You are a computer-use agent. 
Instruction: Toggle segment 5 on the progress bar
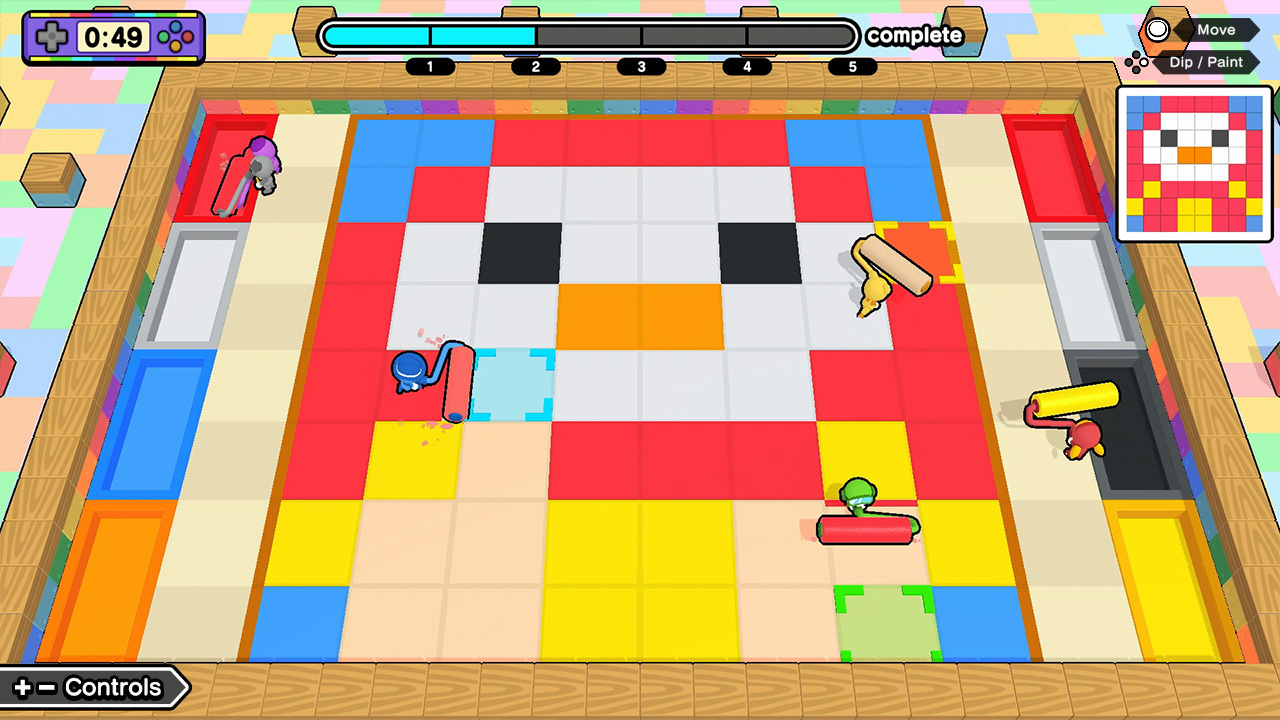click(x=852, y=67)
